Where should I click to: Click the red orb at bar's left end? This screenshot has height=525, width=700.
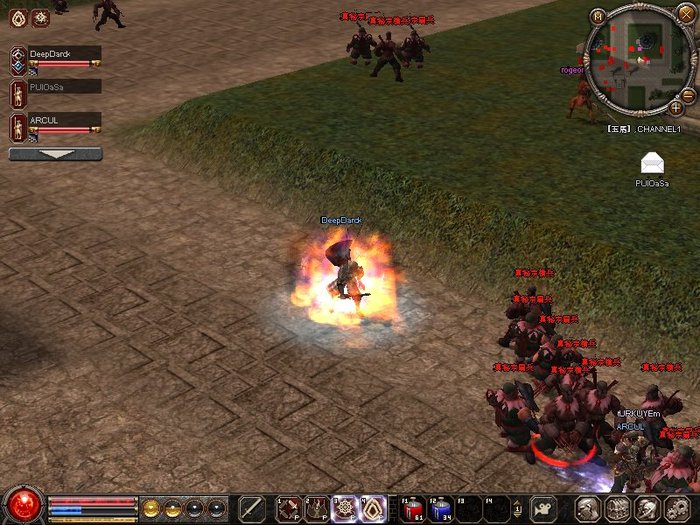(x=22, y=503)
